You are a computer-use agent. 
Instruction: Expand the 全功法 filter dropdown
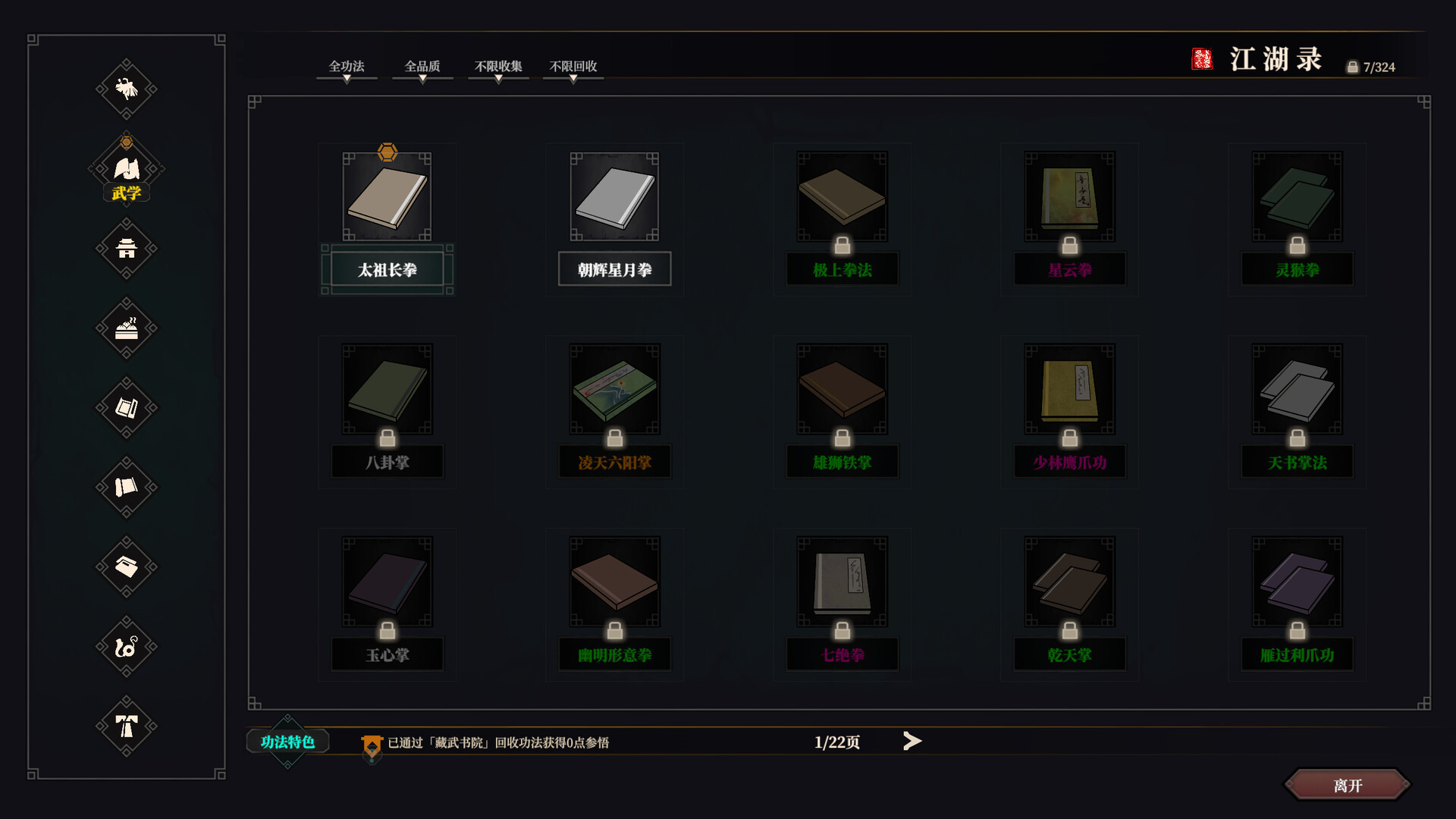(x=347, y=67)
